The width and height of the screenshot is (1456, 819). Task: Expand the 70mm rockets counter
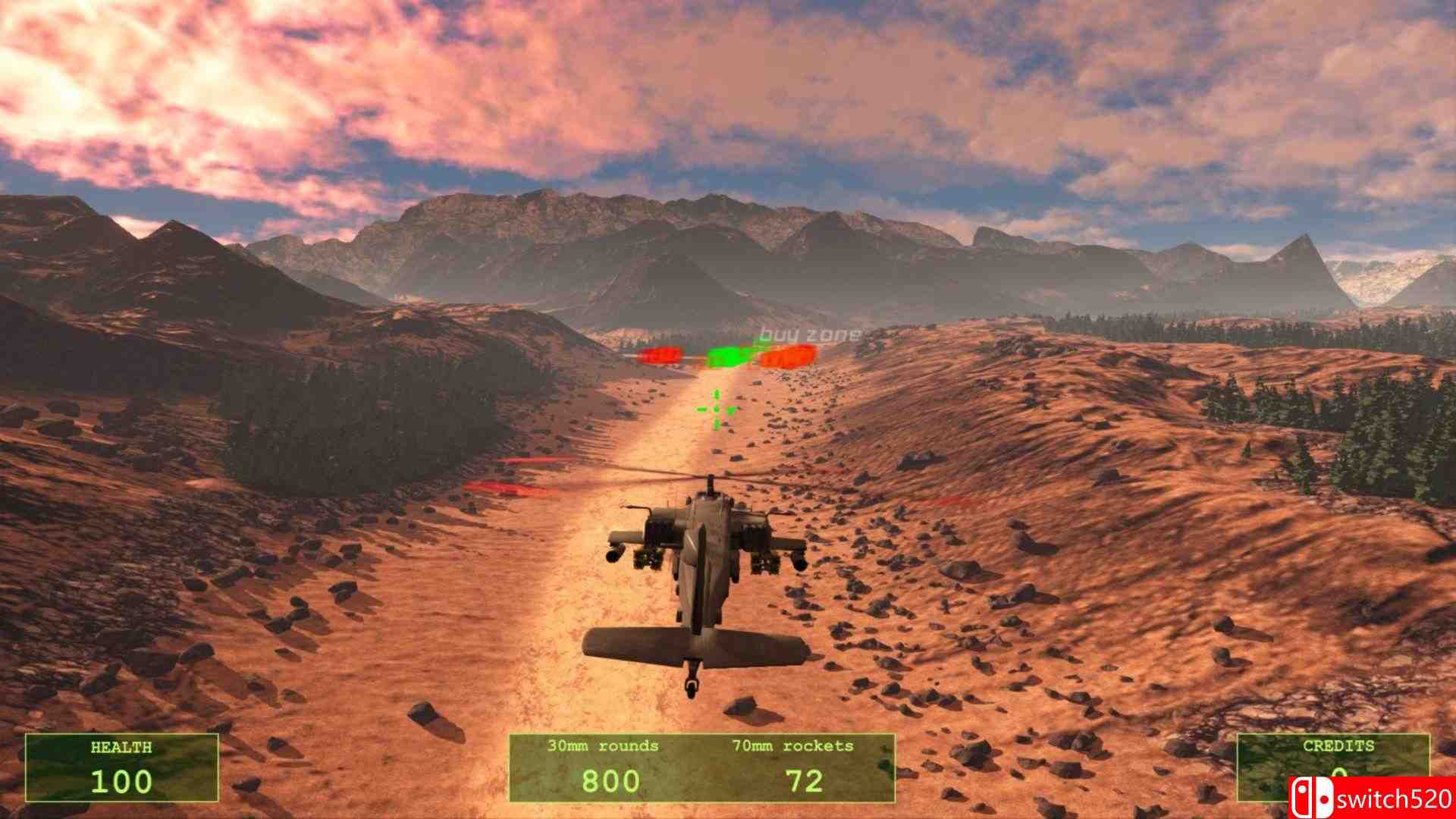click(793, 745)
